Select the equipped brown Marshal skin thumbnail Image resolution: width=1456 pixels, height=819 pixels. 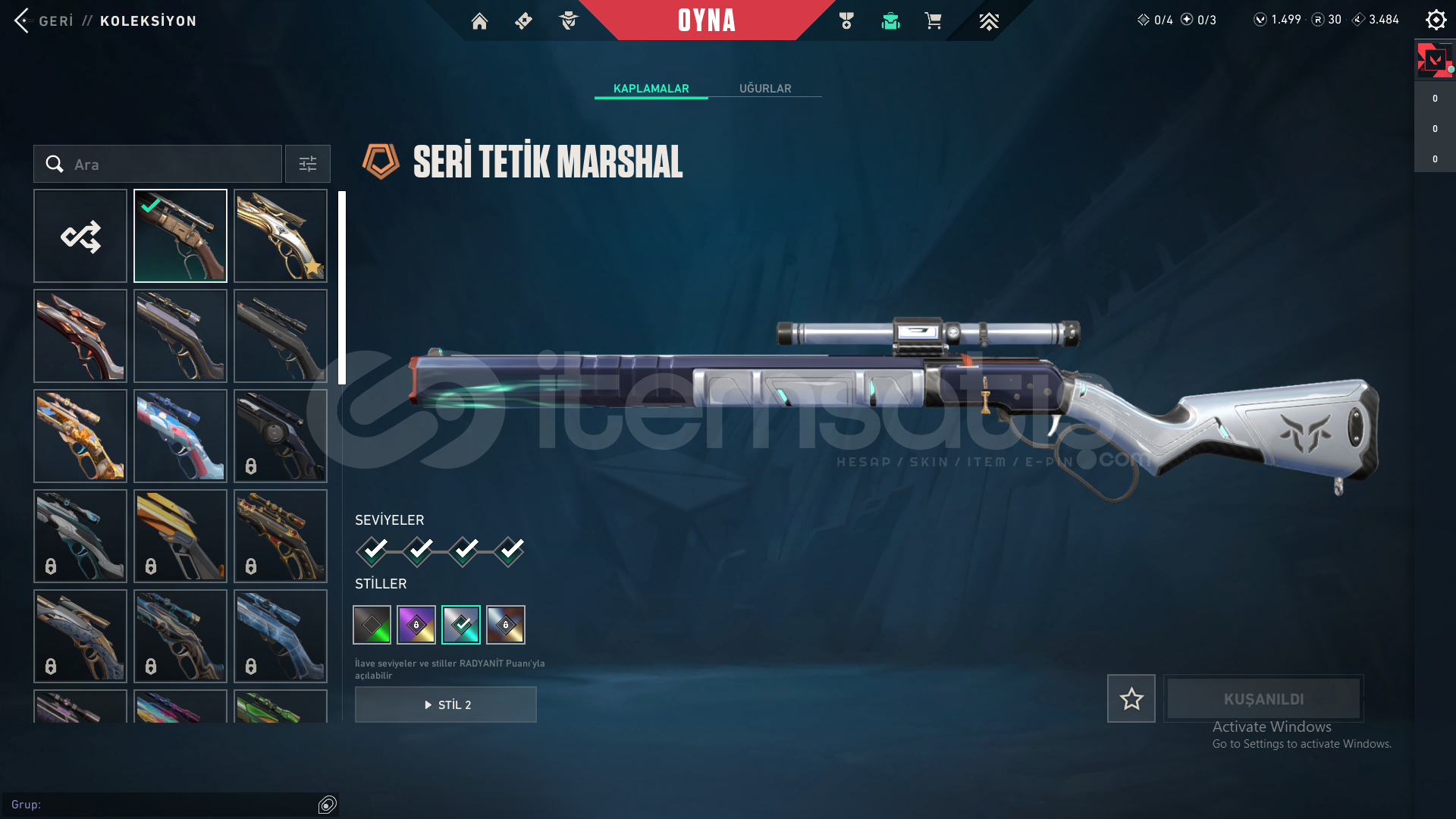(180, 236)
